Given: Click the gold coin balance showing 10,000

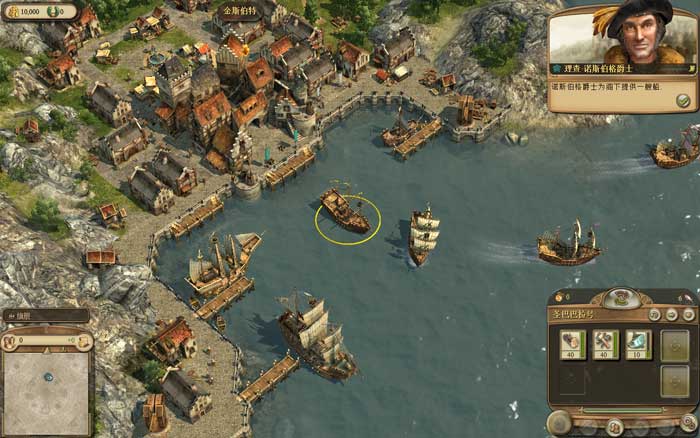Looking at the screenshot, I should pyautogui.click(x=27, y=10).
